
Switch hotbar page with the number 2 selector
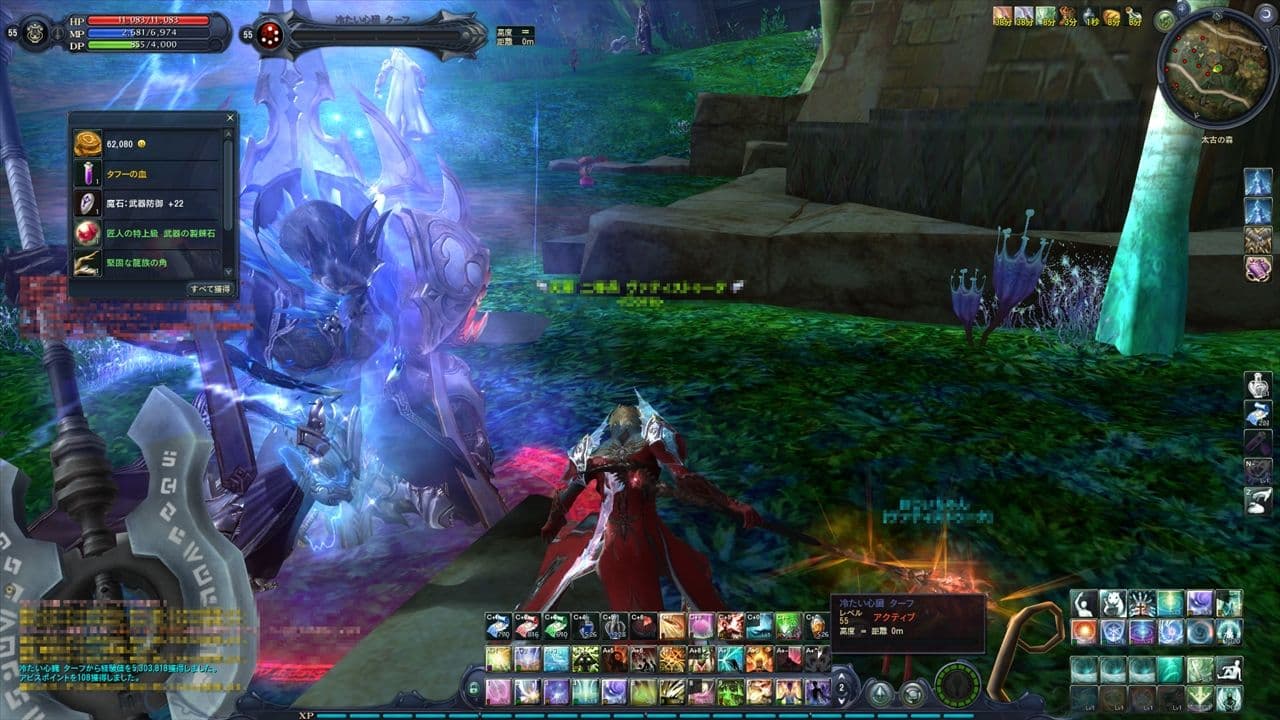842,688
